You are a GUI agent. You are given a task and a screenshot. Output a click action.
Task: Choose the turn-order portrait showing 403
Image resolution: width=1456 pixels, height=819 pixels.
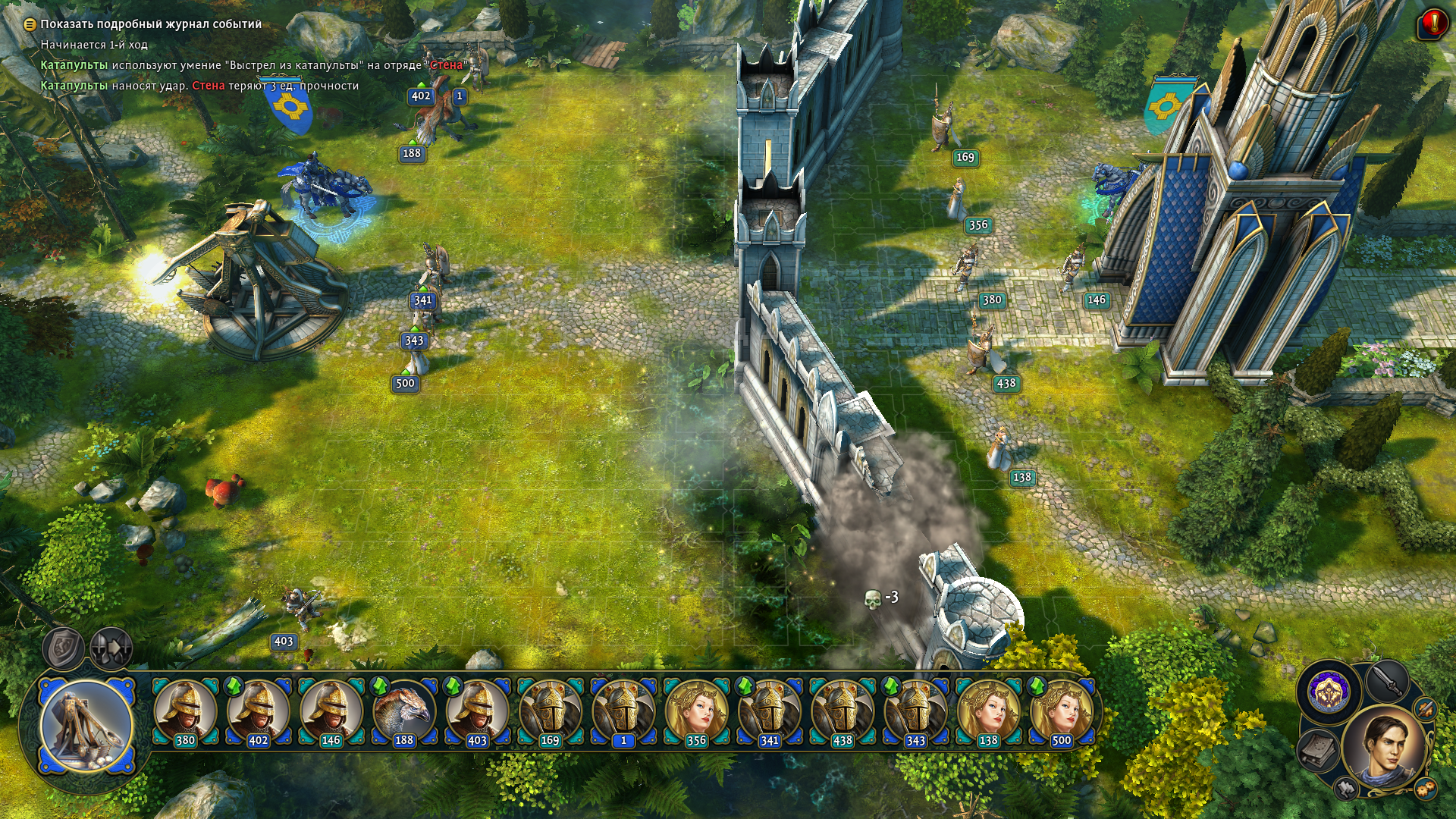[476, 712]
